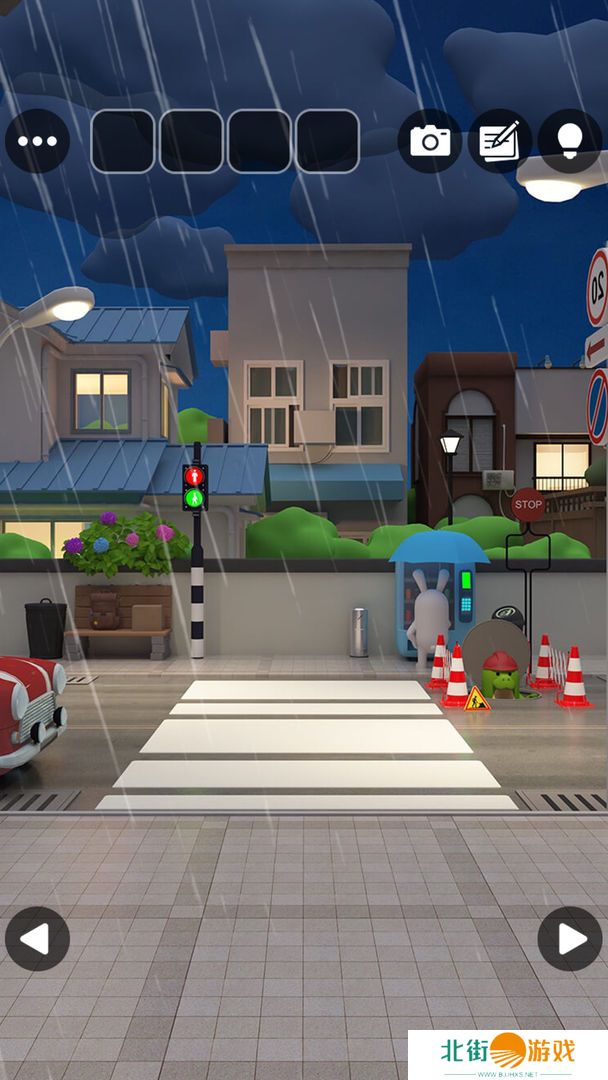Viewport: 608px width, 1080px height.
Task: Tap the camera screenshot button
Action: [x=430, y=141]
